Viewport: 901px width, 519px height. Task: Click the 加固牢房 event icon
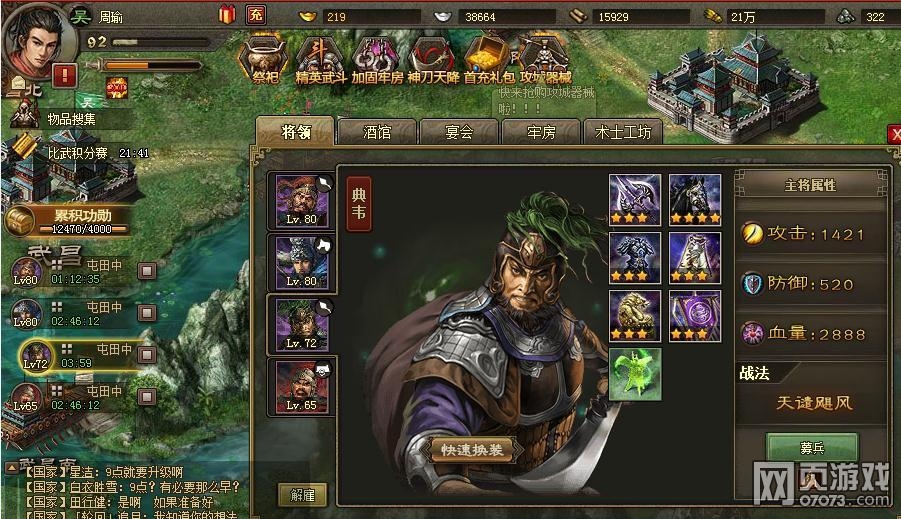[377, 60]
